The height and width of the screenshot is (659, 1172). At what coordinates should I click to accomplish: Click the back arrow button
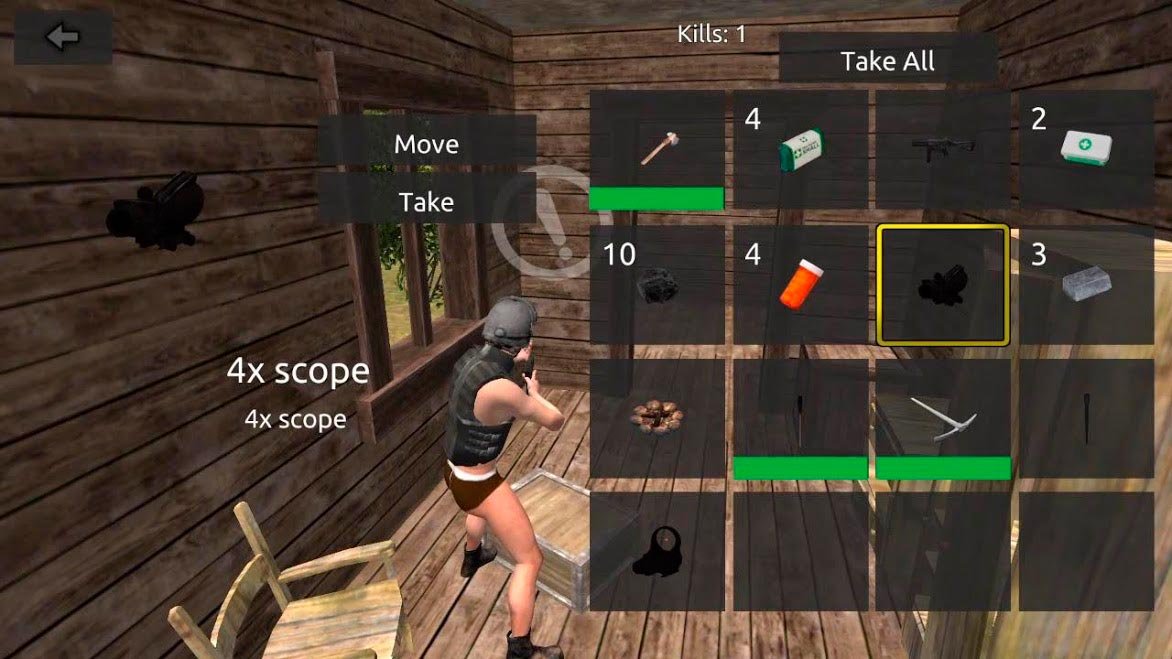point(63,37)
